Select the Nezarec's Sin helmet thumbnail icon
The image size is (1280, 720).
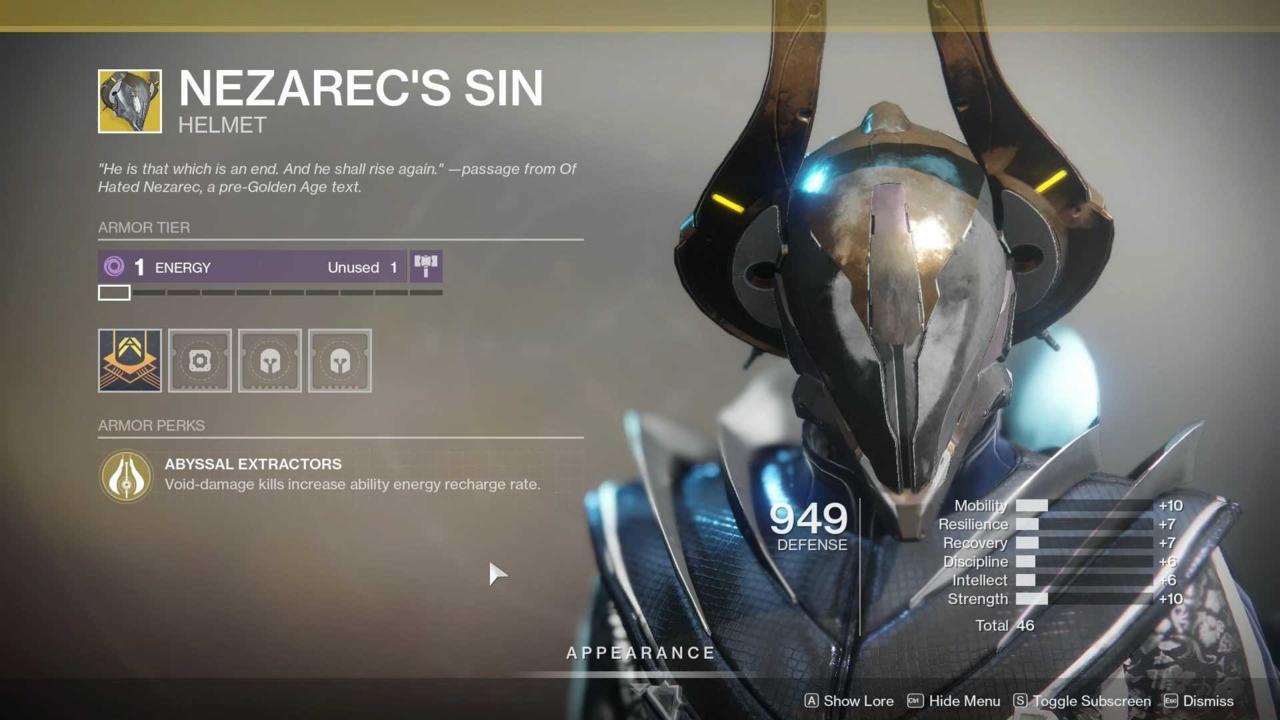click(129, 100)
